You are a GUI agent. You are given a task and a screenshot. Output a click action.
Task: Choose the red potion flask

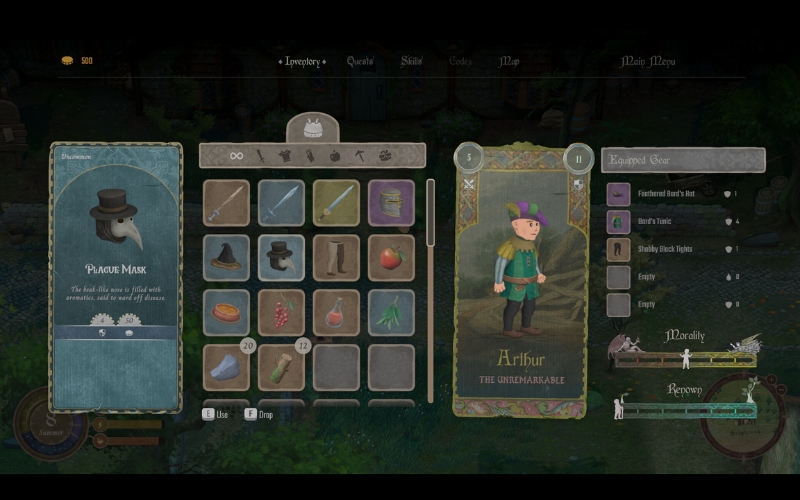(336, 312)
